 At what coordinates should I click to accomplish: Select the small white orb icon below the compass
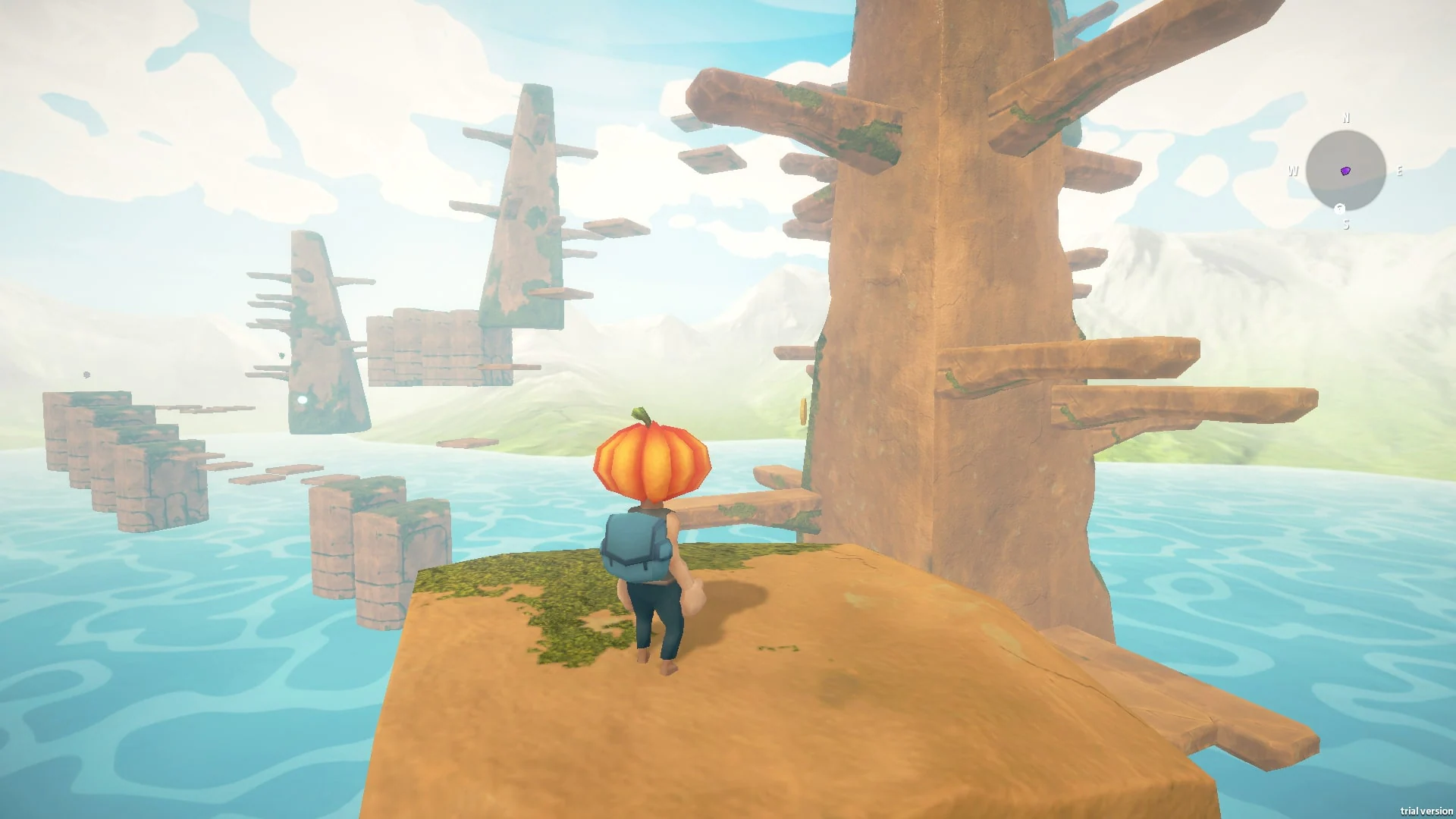pyautogui.click(x=1339, y=209)
